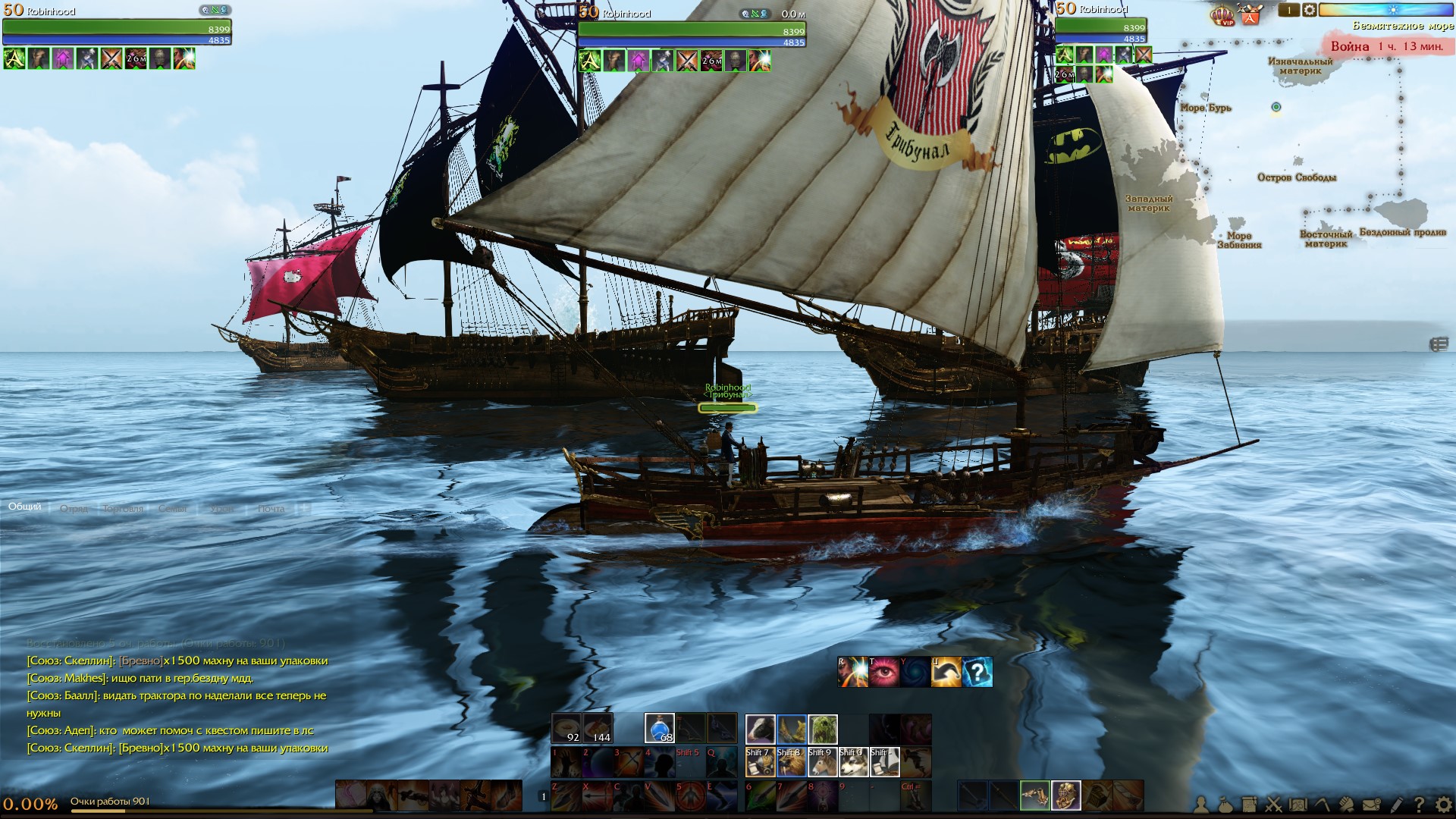Viewport: 1456px width, 819px height.
Task: Use the blue mana potion slot
Action: [x=660, y=729]
